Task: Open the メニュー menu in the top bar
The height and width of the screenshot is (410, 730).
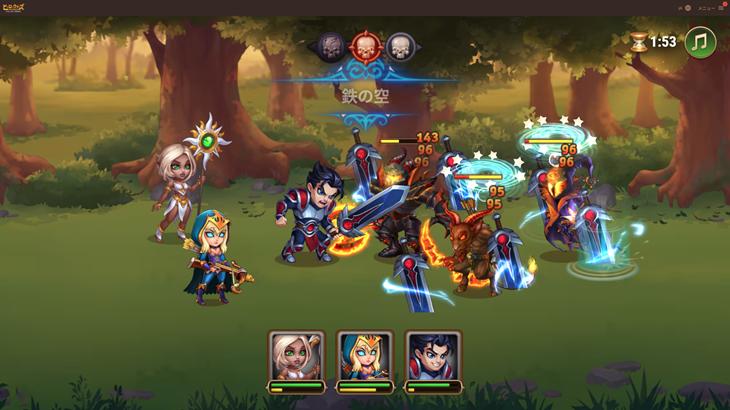Action: pos(708,7)
